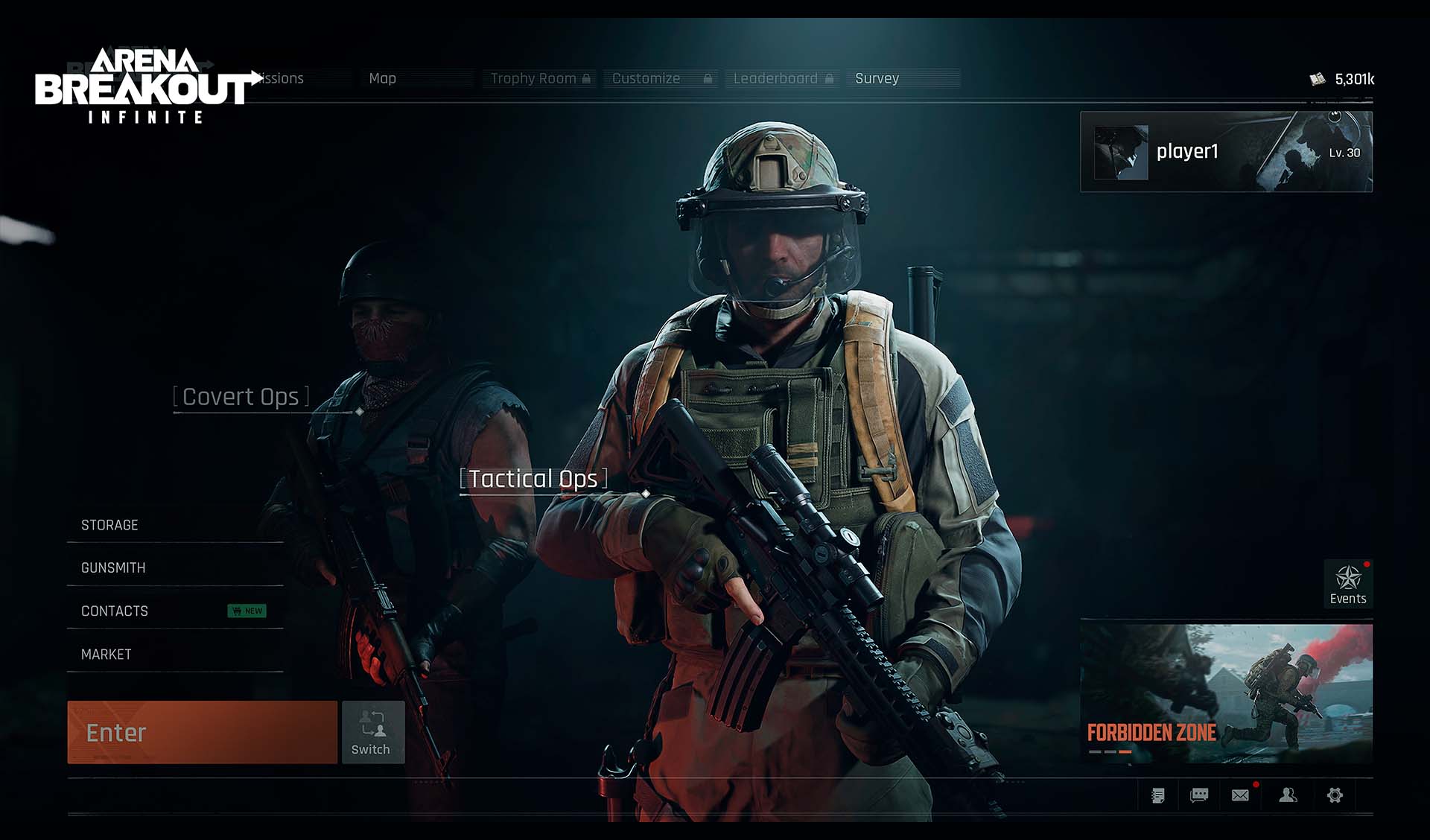Open the Events panel

click(1348, 584)
